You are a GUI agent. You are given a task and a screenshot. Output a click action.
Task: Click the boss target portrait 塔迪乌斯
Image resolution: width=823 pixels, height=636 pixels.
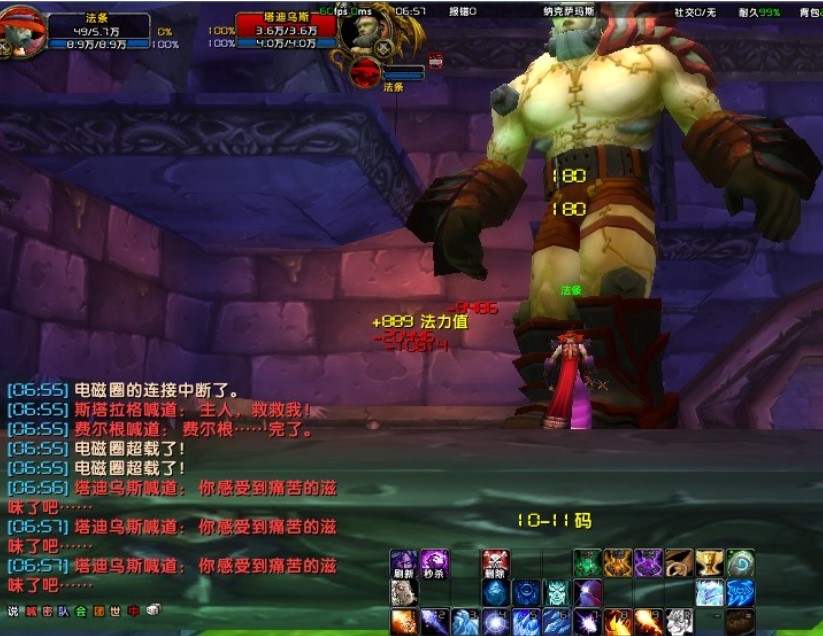364,30
